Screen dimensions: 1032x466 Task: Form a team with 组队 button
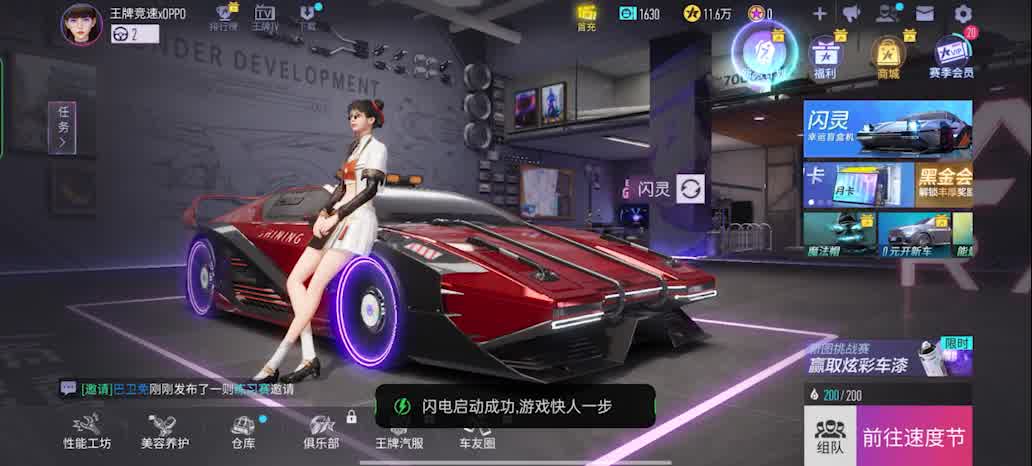click(x=829, y=436)
